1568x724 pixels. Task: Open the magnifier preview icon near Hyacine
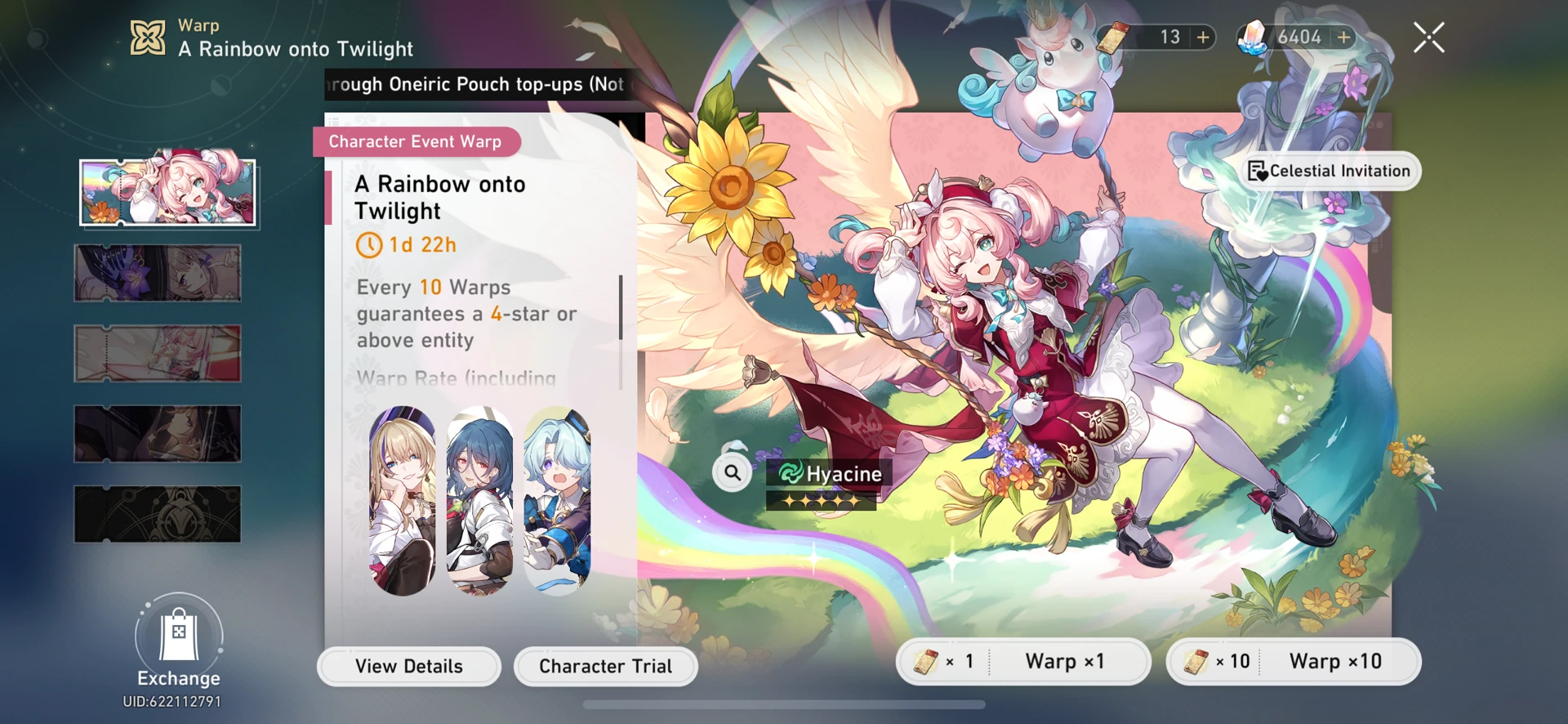point(731,472)
